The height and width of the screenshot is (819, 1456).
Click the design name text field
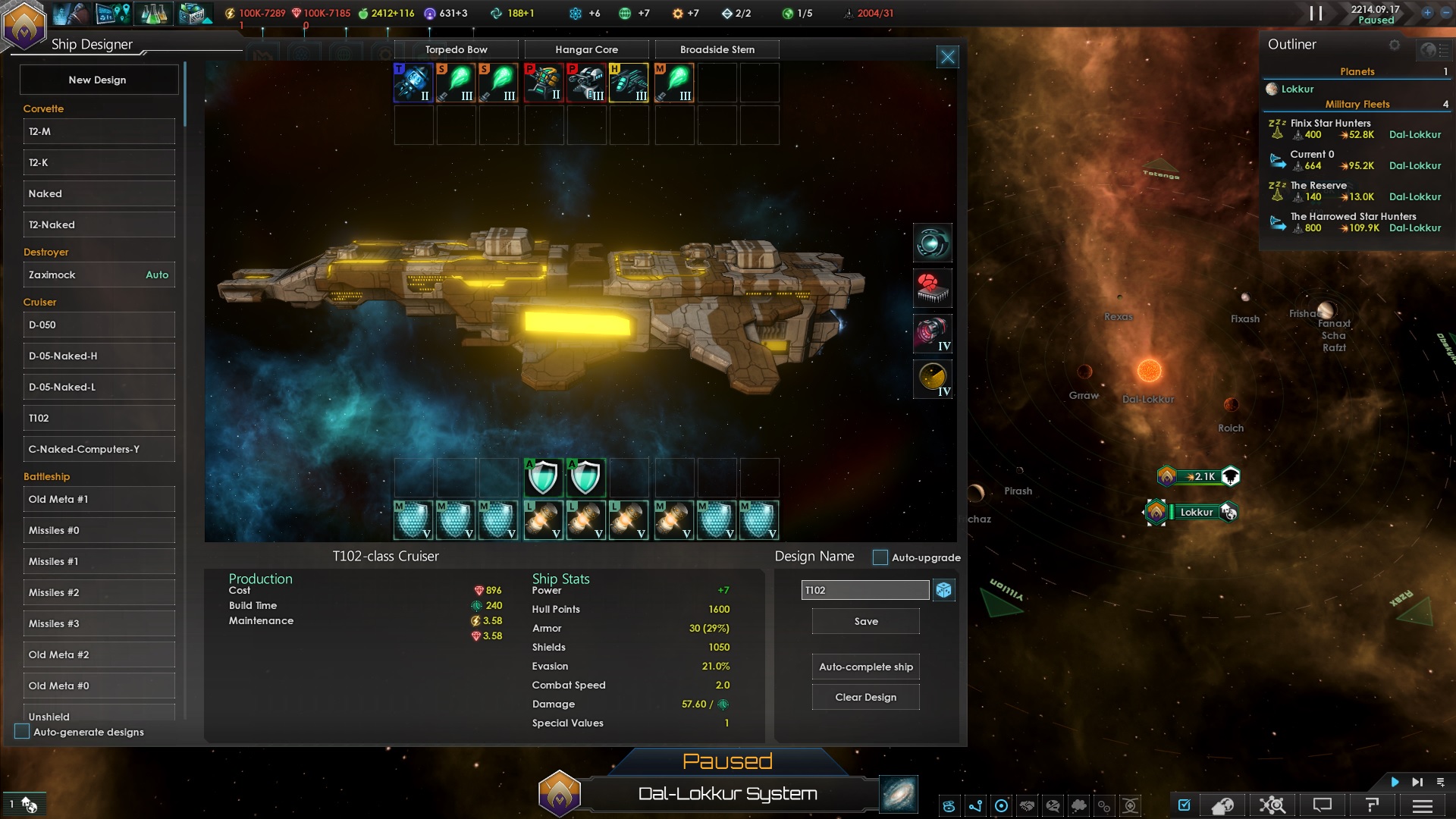point(864,590)
